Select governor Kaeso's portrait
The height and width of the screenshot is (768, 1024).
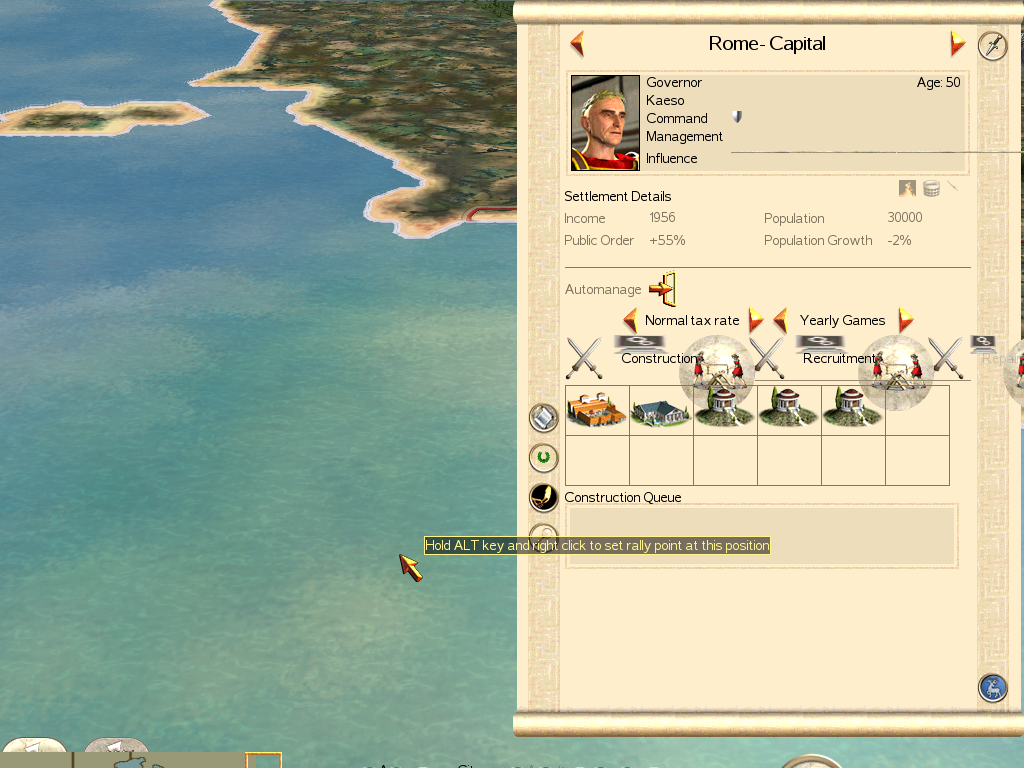[x=605, y=123]
